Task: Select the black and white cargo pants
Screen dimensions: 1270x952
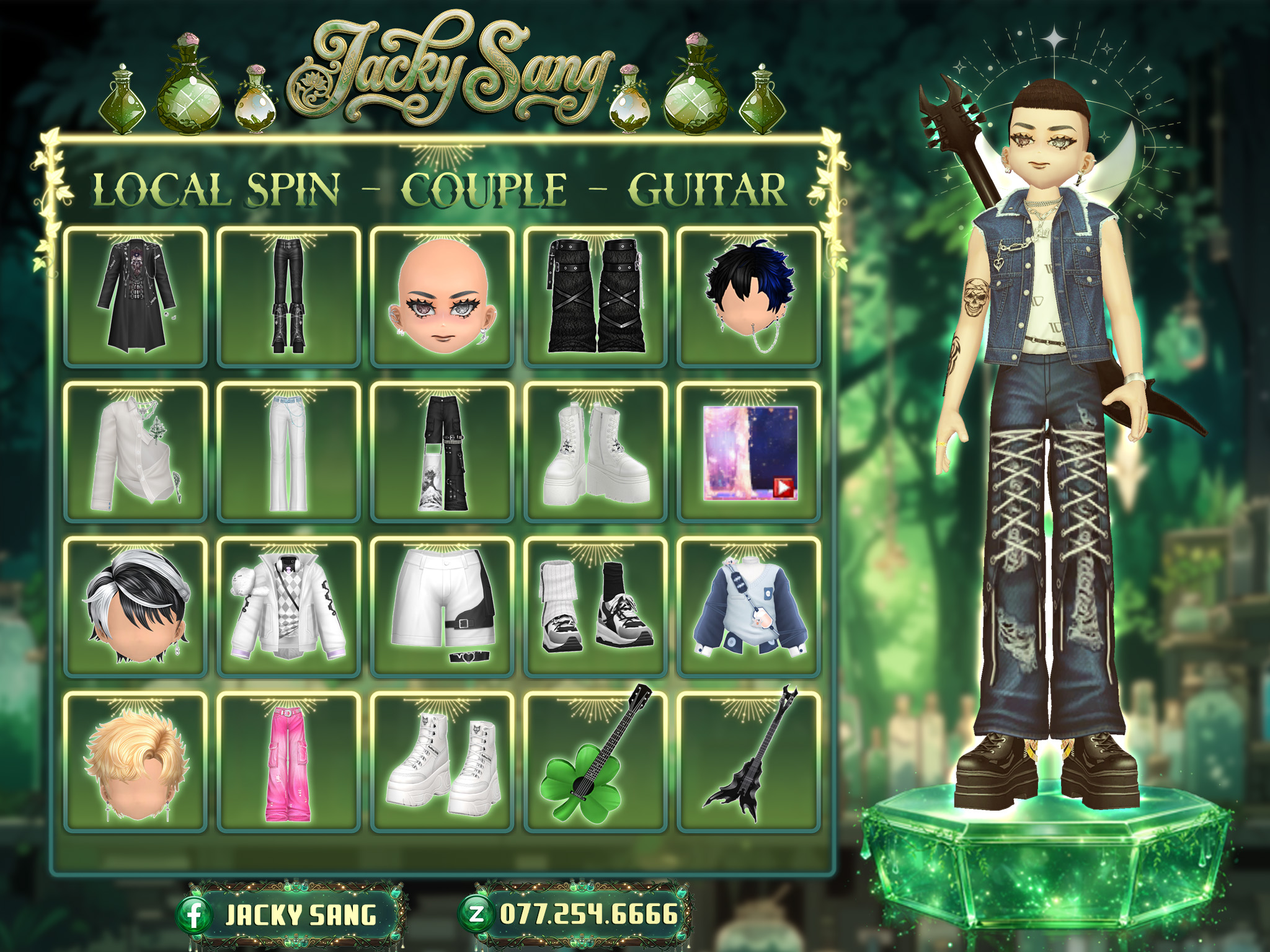Action: coord(442,452)
